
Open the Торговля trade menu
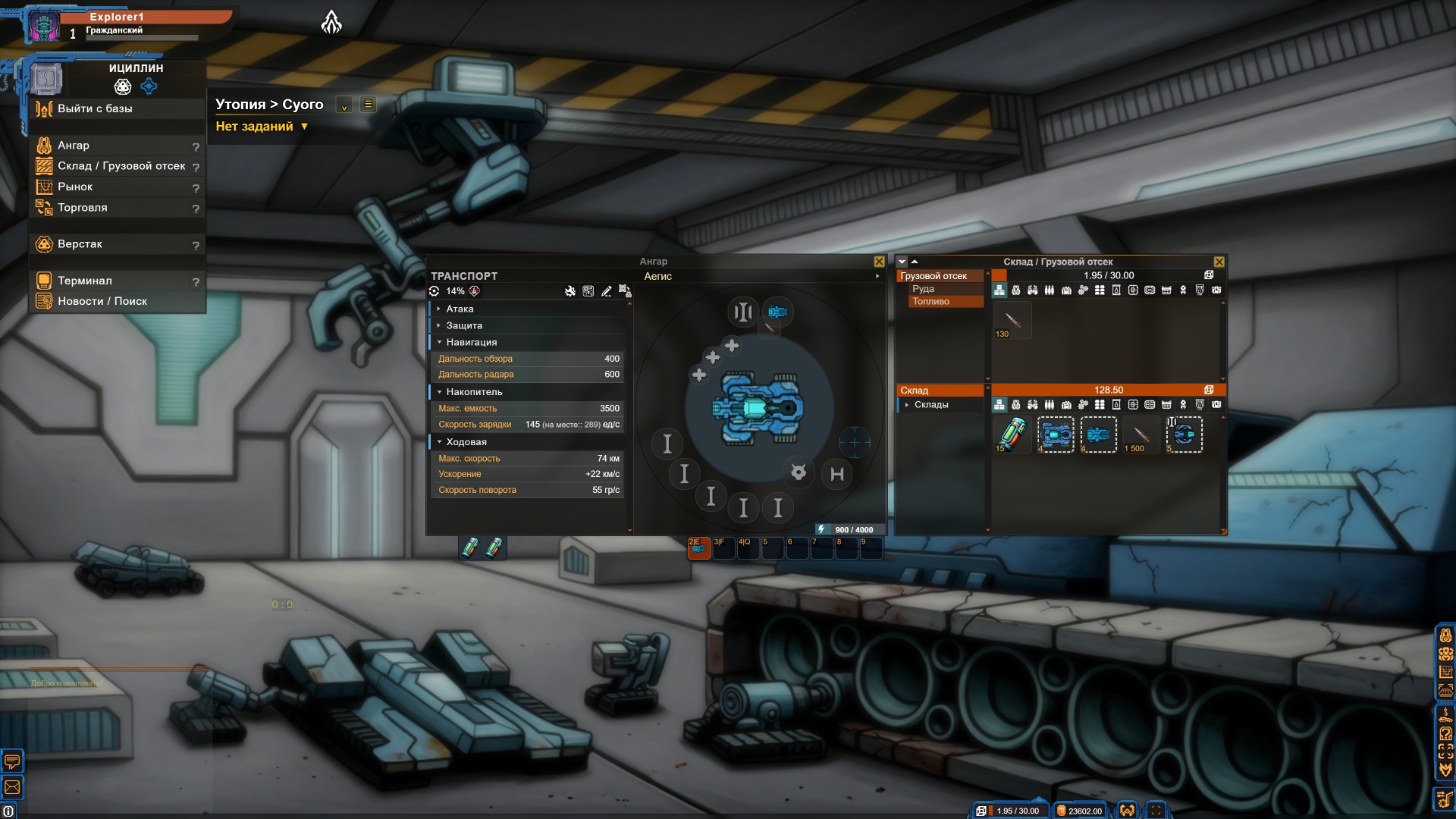pyautogui.click(x=83, y=207)
